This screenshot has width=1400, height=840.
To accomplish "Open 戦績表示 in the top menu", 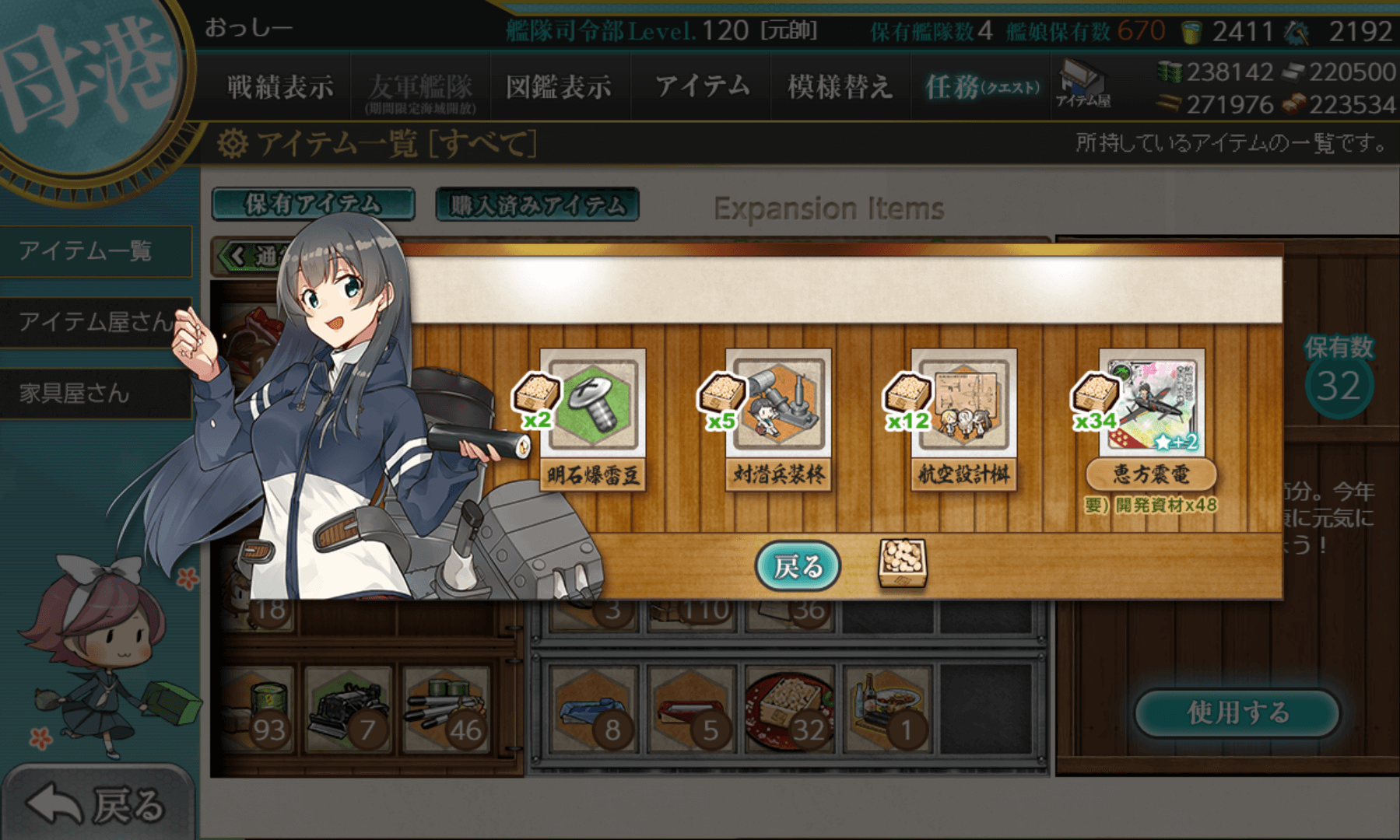I will click(x=280, y=86).
